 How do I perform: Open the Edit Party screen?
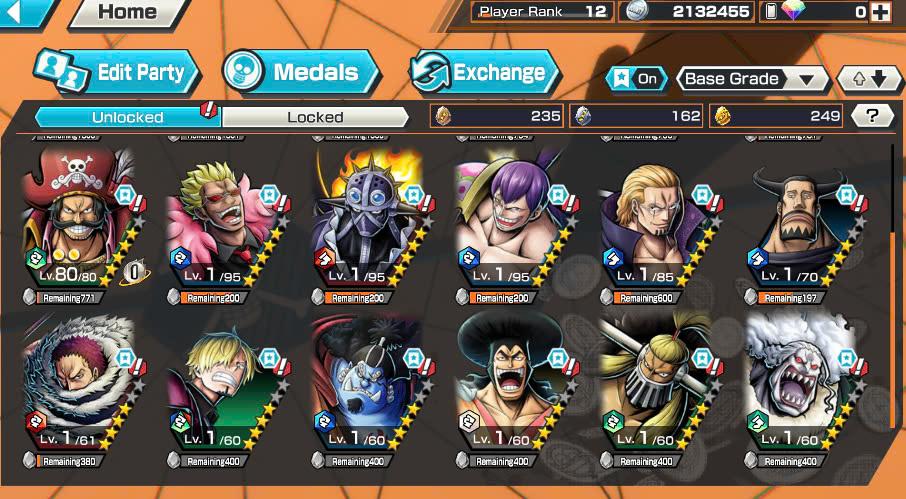pyautogui.click(x=118, y=72)
